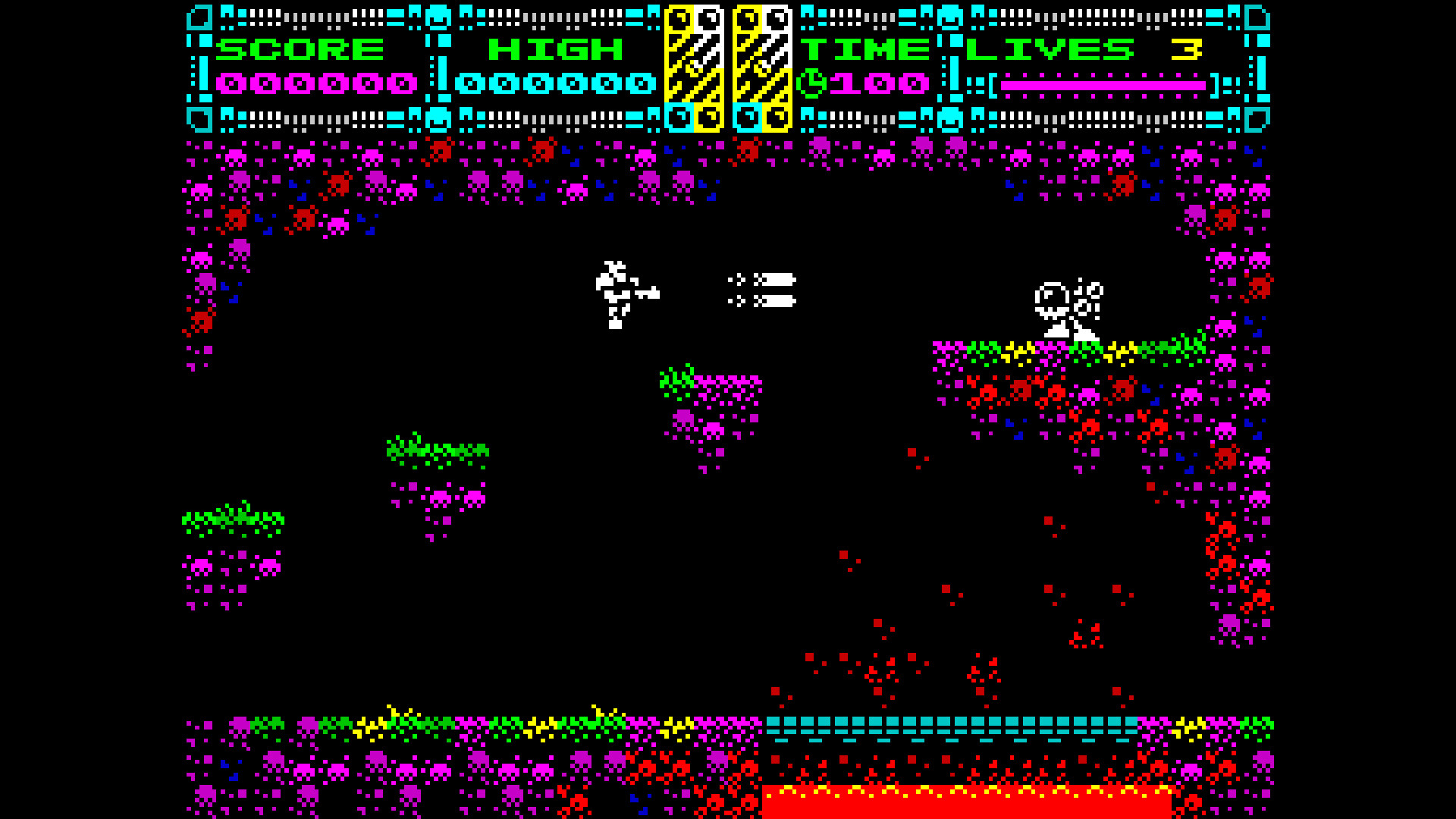Click the cyan robot-face icon above LIVES

(x=950, y=15)
